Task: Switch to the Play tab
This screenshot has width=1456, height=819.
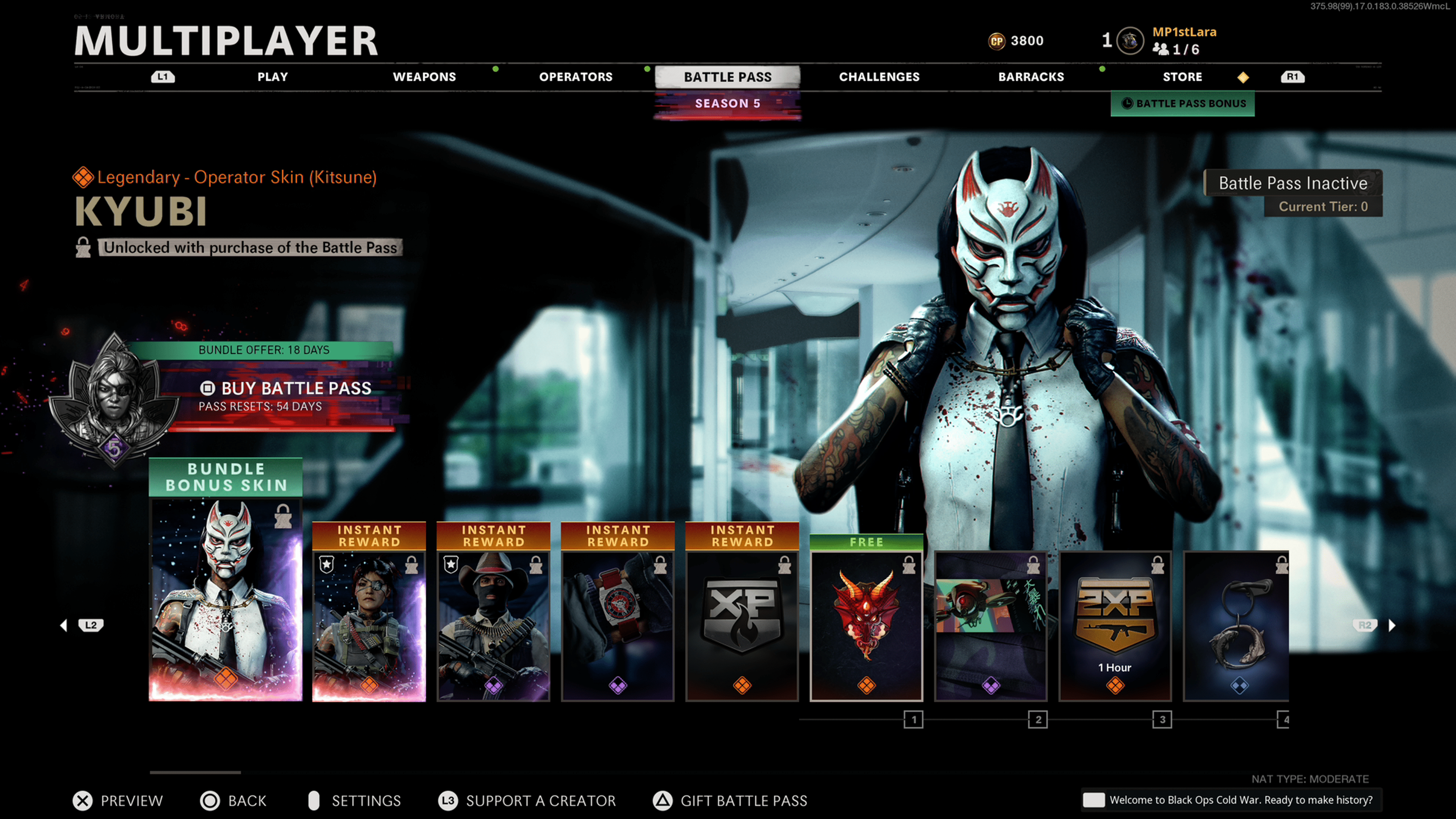Action: coord(273,77)
